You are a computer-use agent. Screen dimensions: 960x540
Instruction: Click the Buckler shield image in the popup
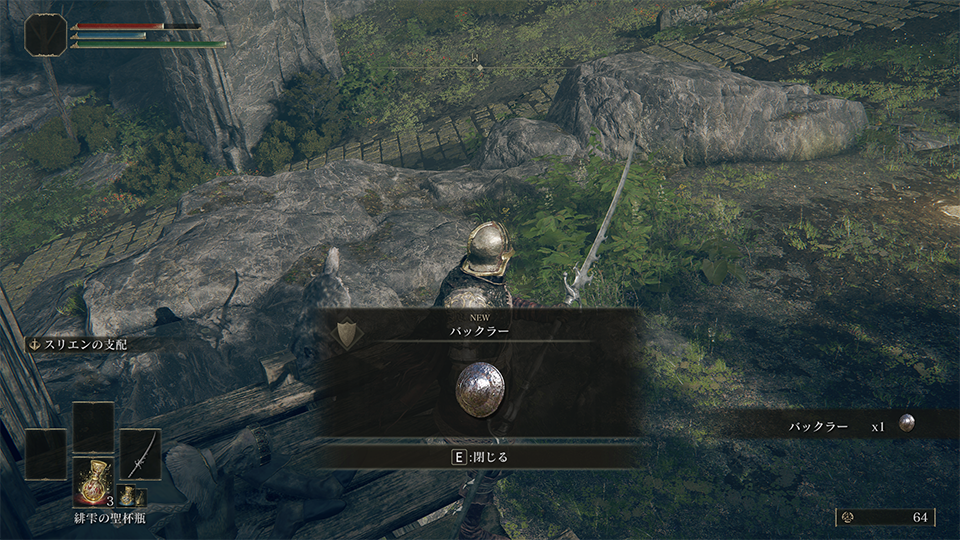point(477,390)
